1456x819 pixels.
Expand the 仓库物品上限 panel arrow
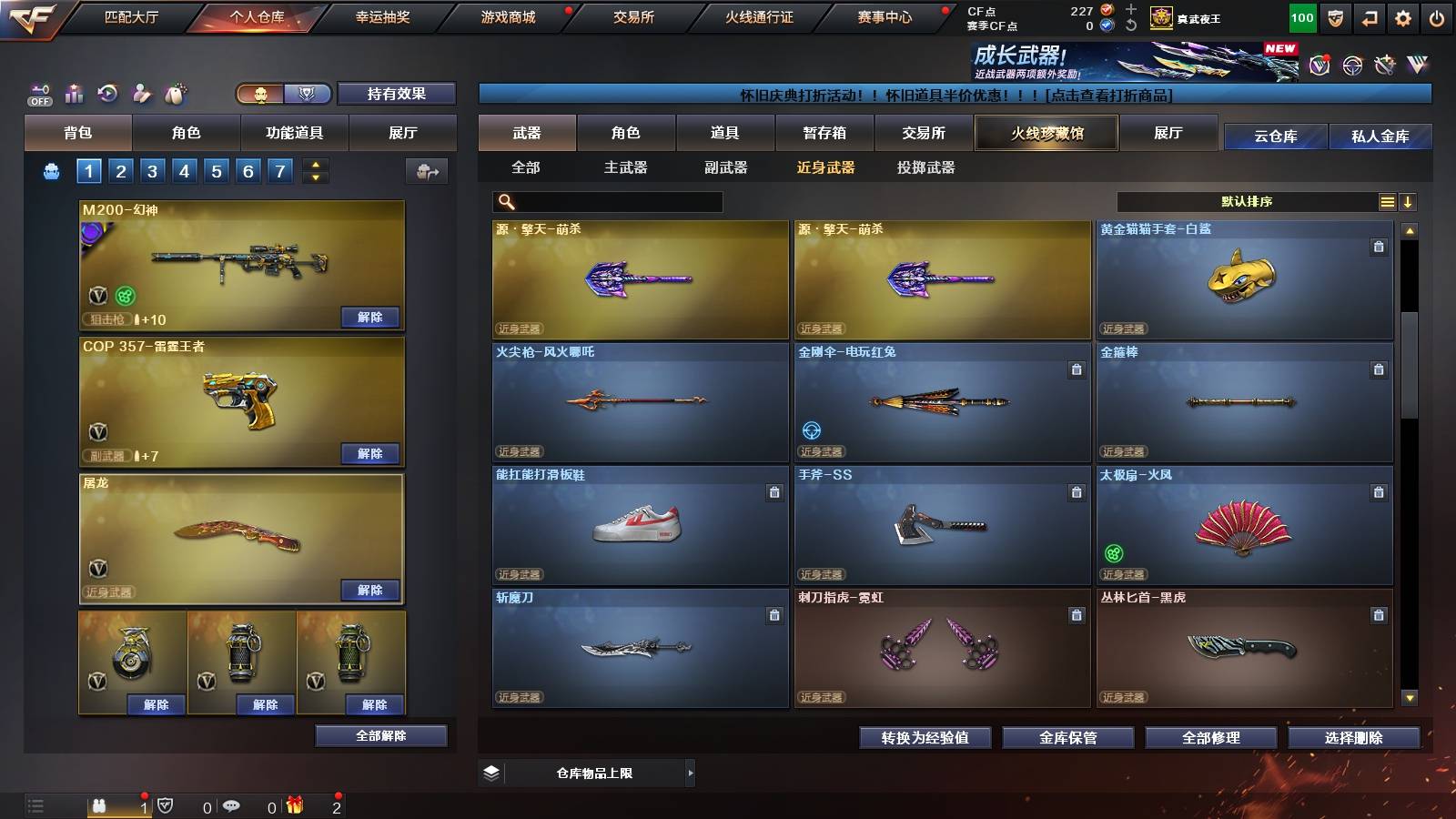(x=692, y=773)
